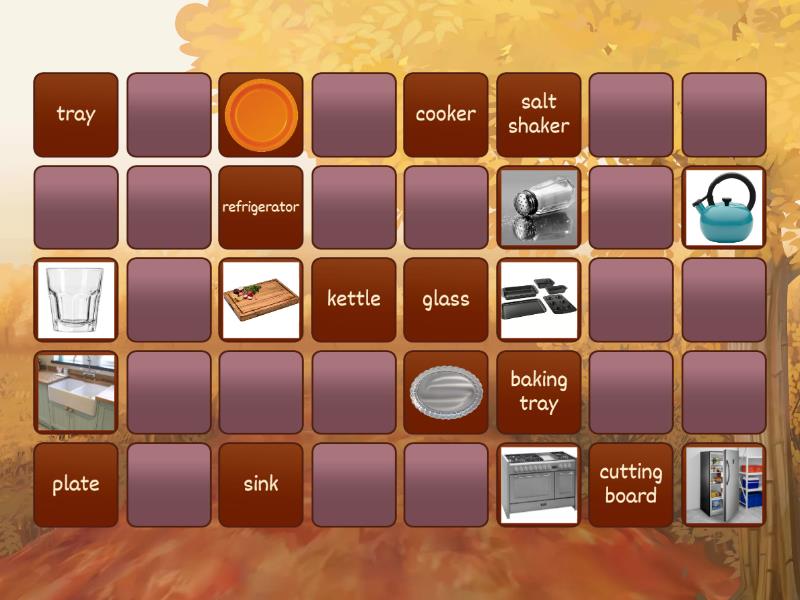Screen dimensions: 800x600
Task: Pick the cooker oven picture card
Action: (539, 484)
